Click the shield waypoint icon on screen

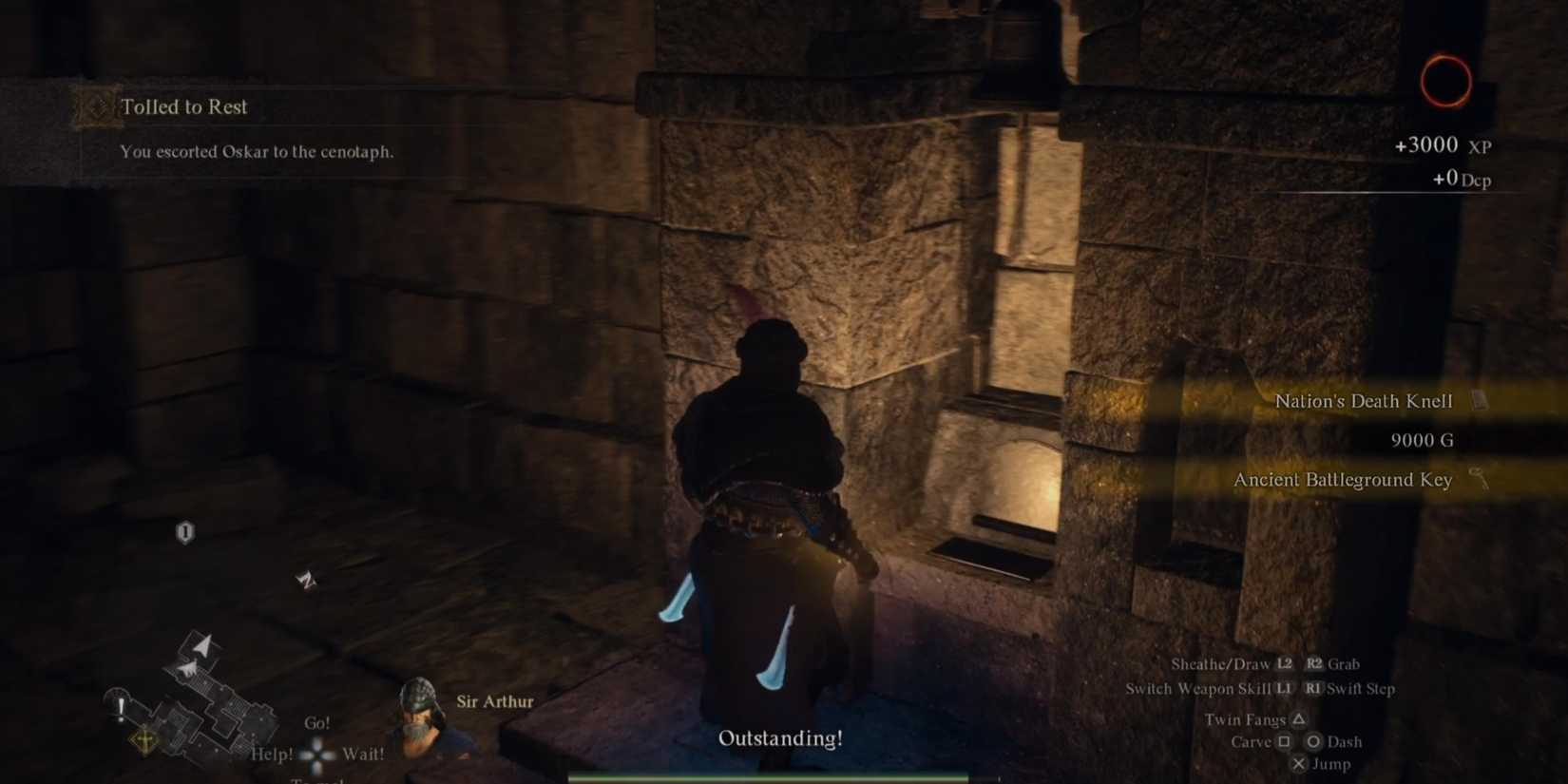(183, 533)
